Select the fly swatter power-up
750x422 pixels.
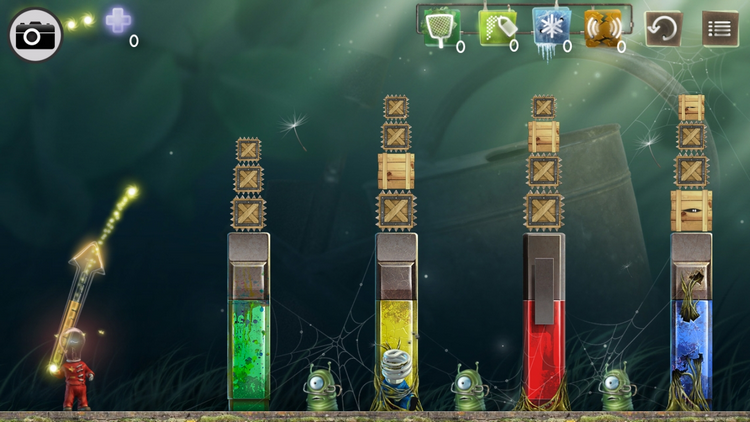(439, 25)
